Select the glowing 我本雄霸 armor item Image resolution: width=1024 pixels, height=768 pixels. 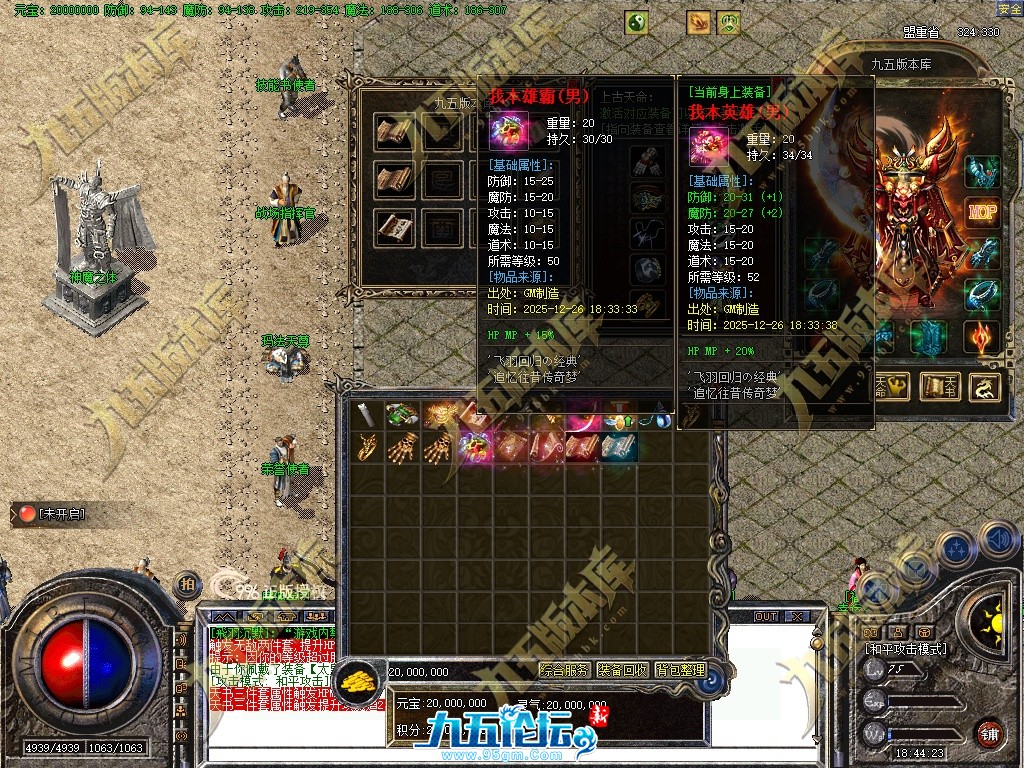[x=474, y=446]
